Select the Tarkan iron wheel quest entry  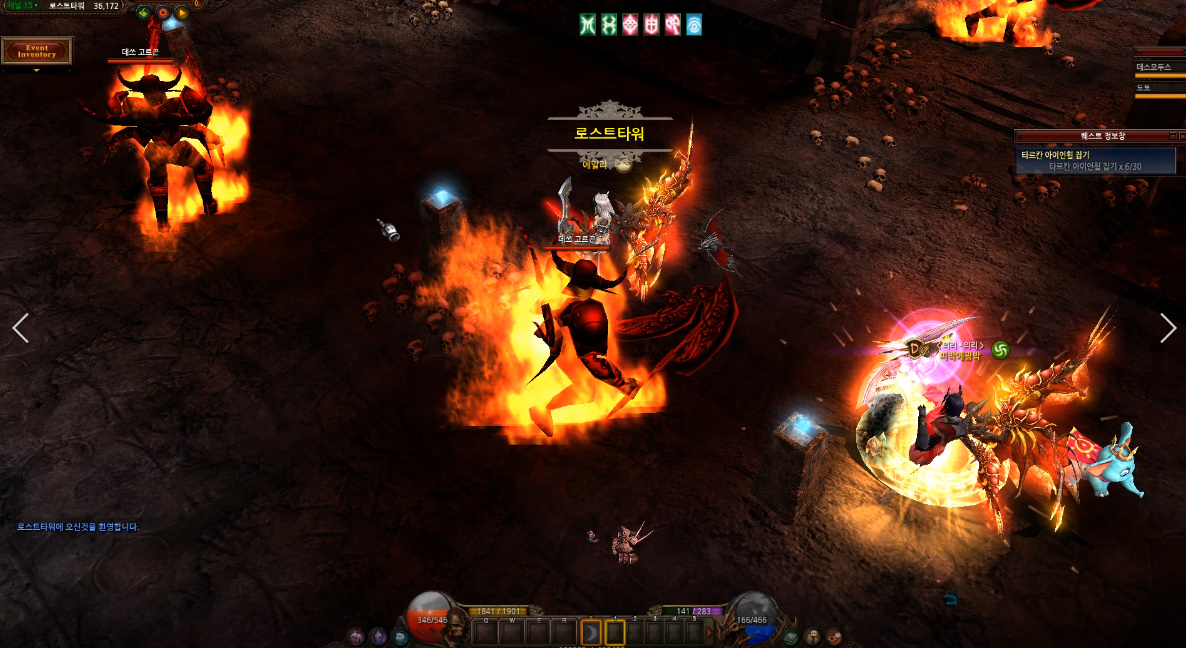coord(1097,160)
